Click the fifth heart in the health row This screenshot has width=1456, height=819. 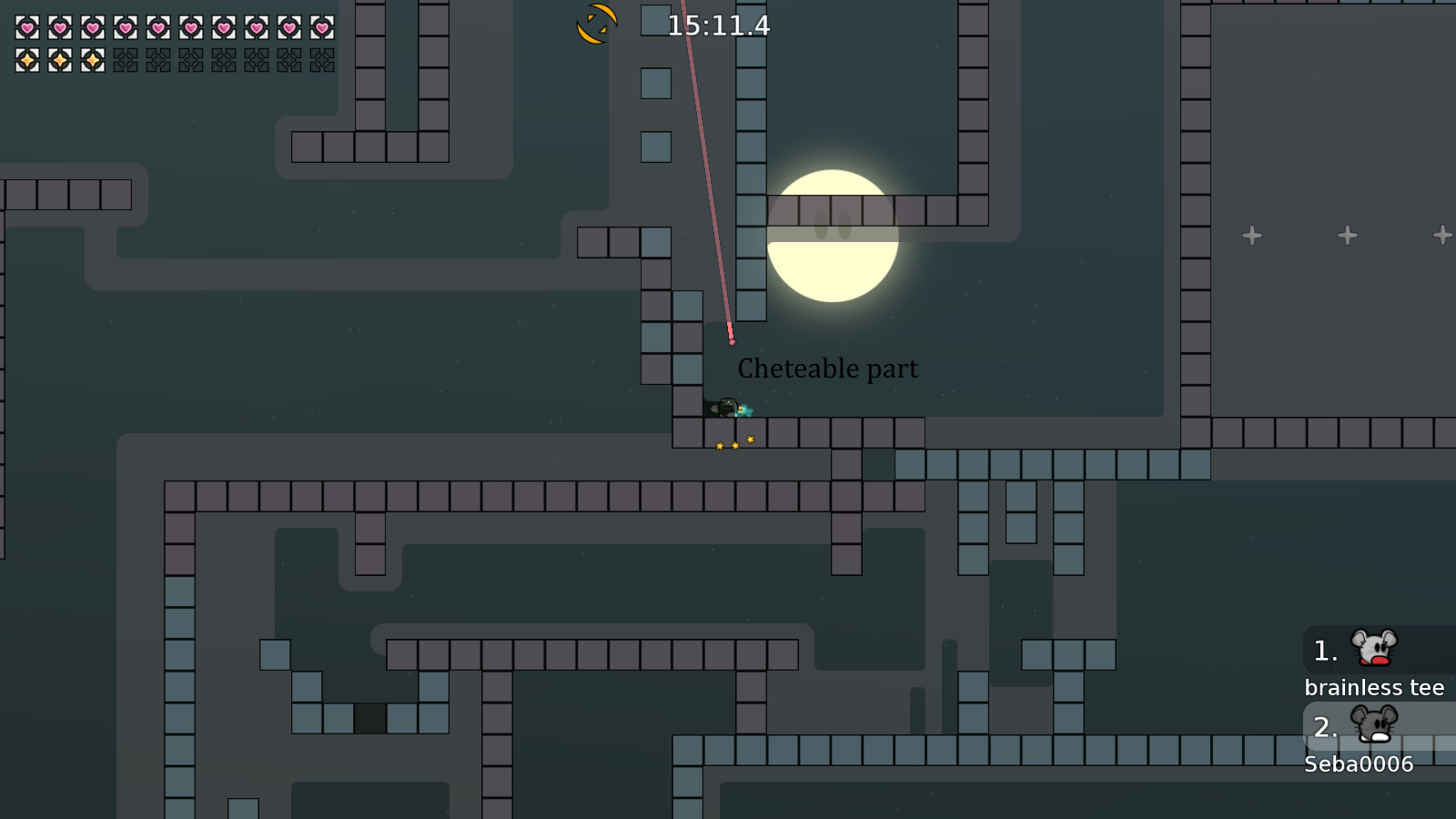coord(157,27)
